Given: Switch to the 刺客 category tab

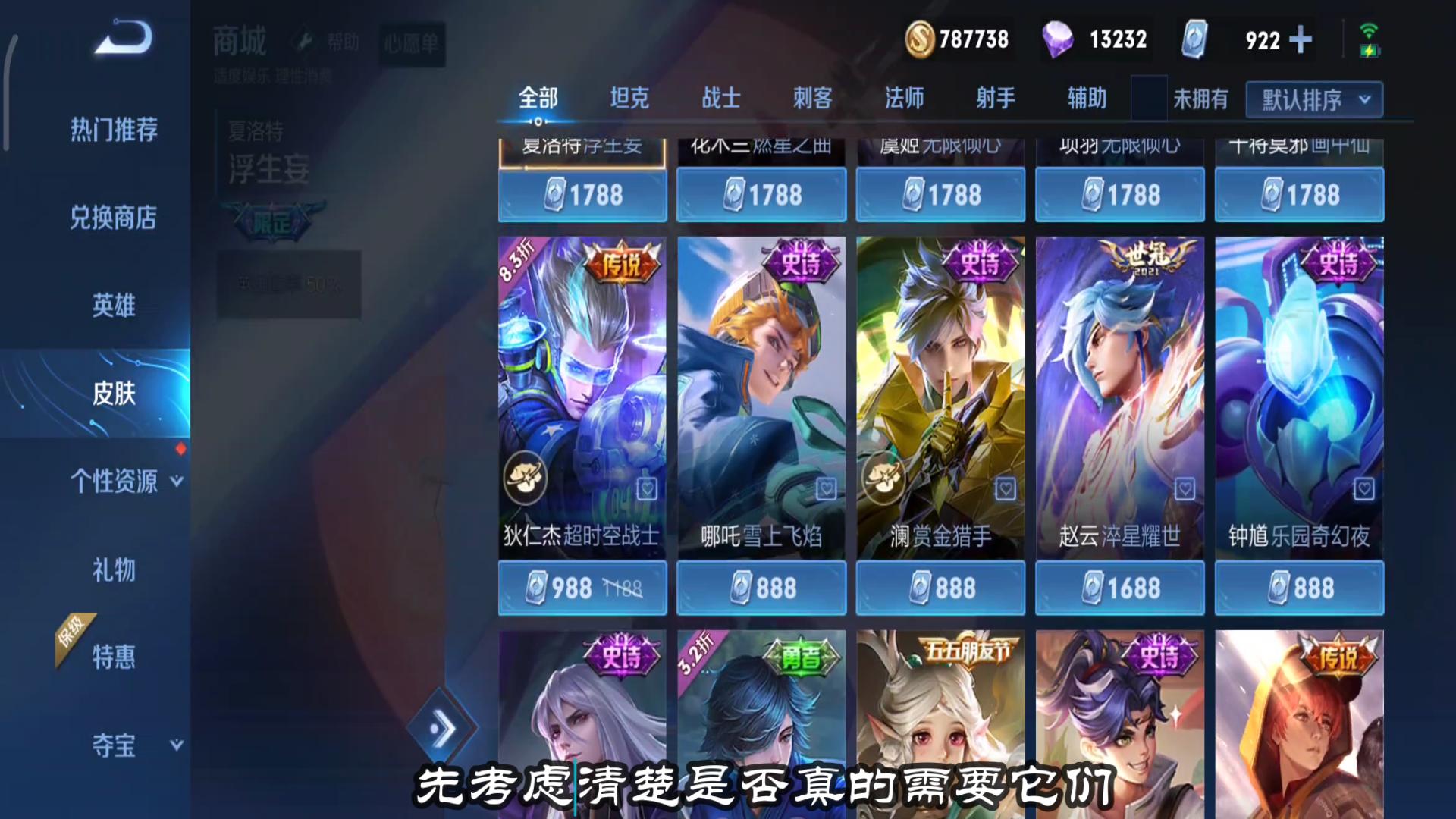Looking at the screenshot, I should (x=812, y=98).
